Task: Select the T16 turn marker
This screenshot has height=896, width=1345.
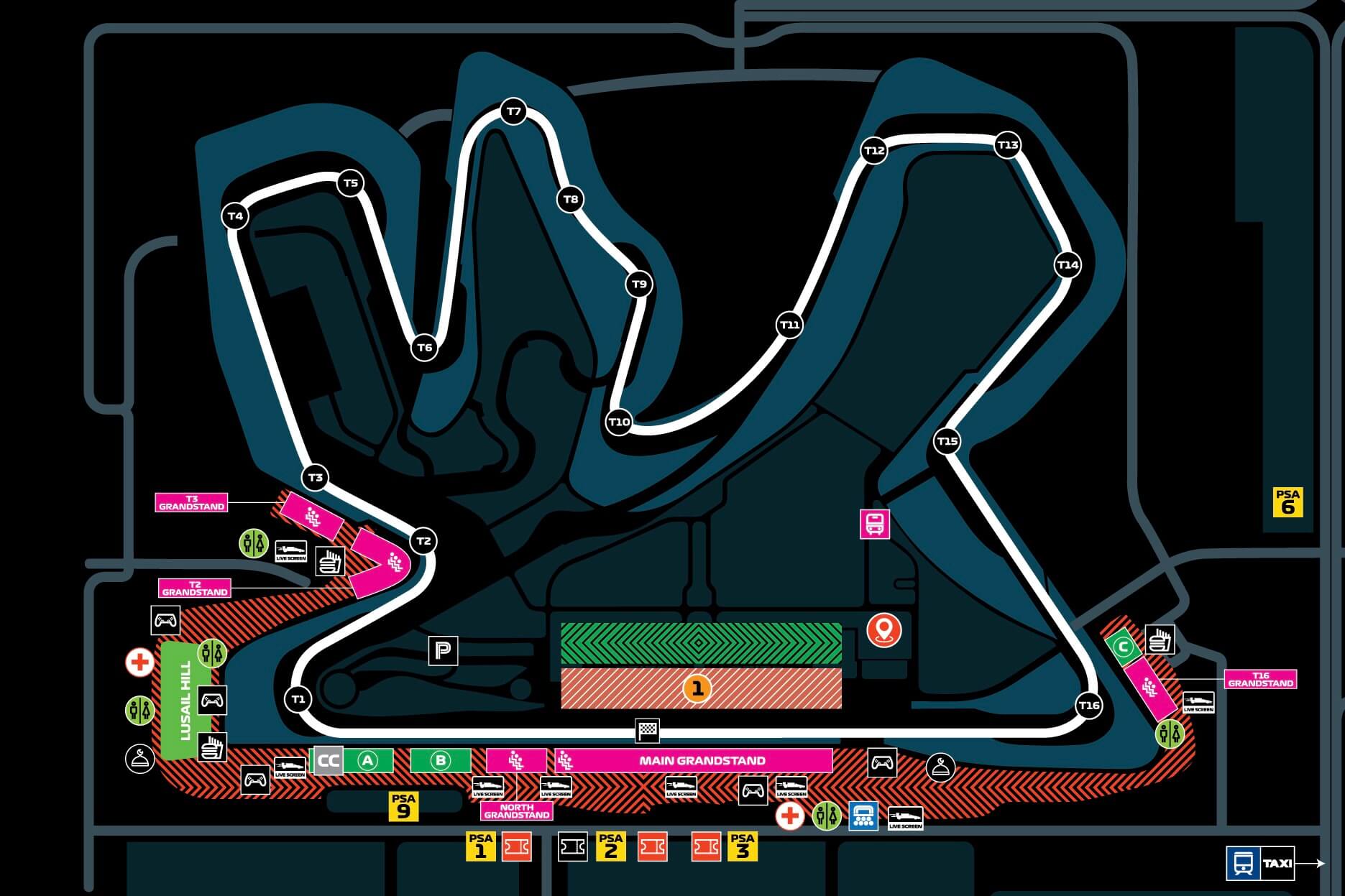Action: (x=1089, y=706)
